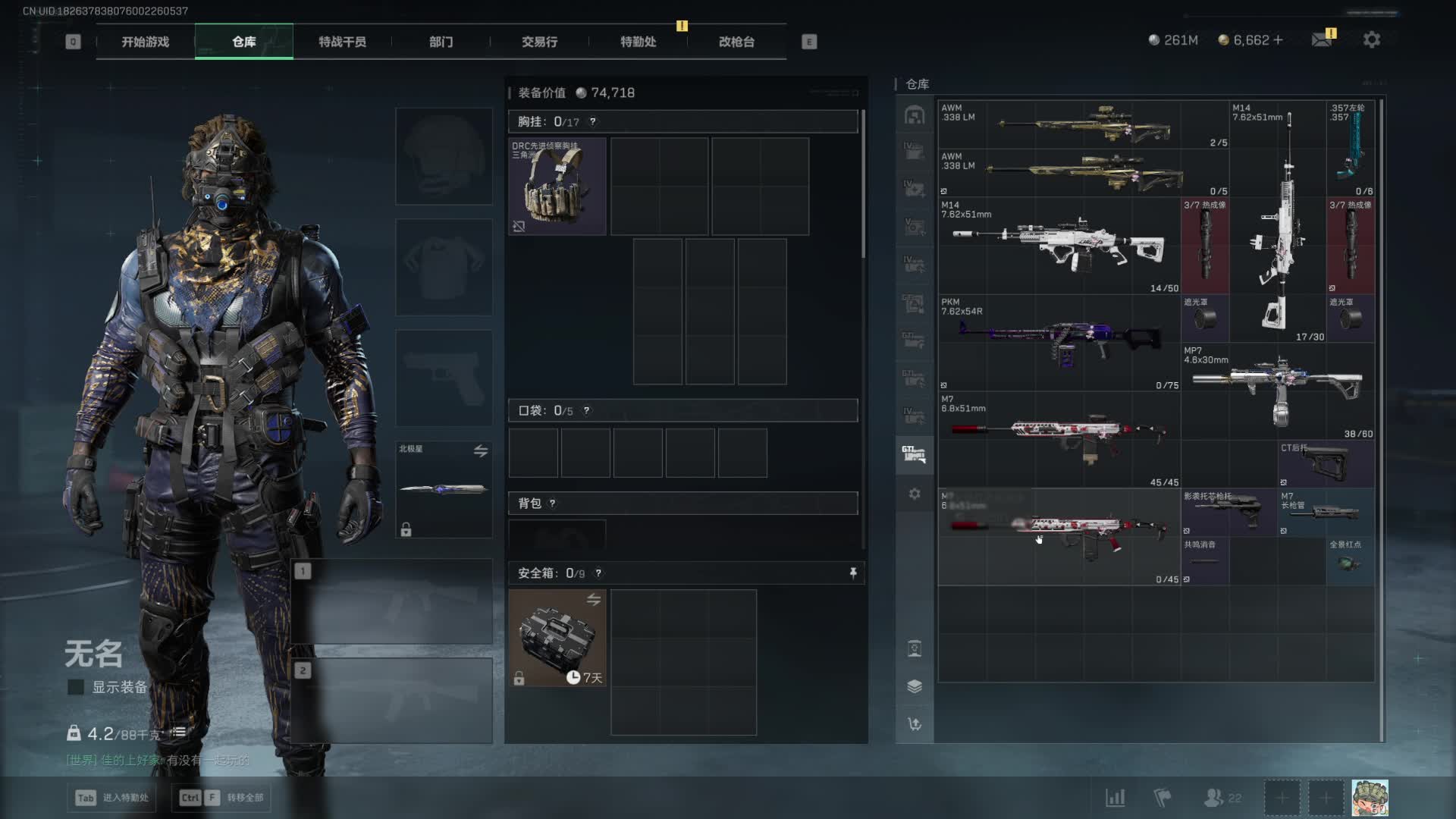The height and width of the screenshot is (819, 1456).
Task: Choose the top AWM sniper rifle
Action: (x=1084, y=125)
